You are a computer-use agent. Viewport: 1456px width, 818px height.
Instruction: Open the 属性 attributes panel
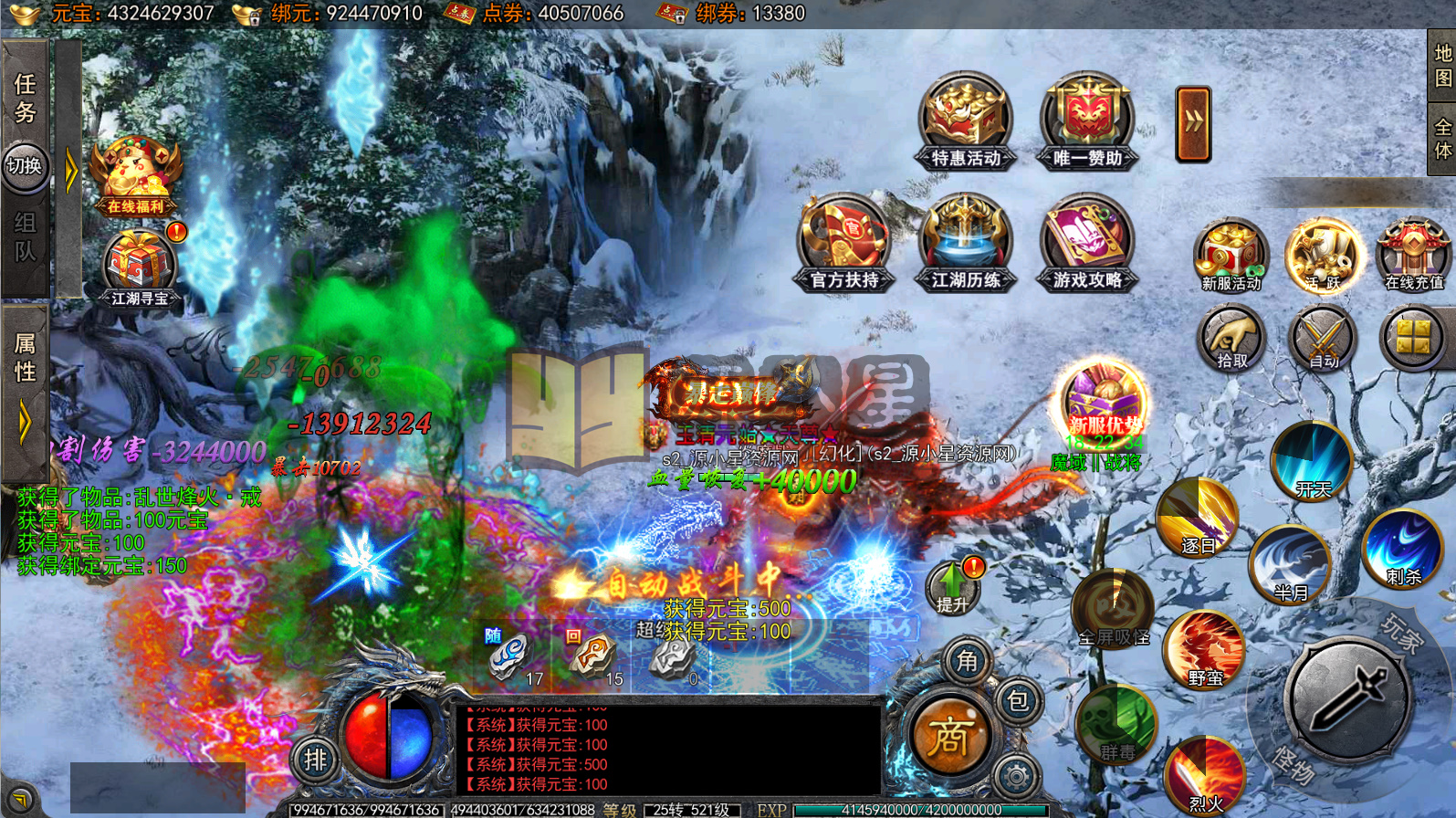click(25, 358)
